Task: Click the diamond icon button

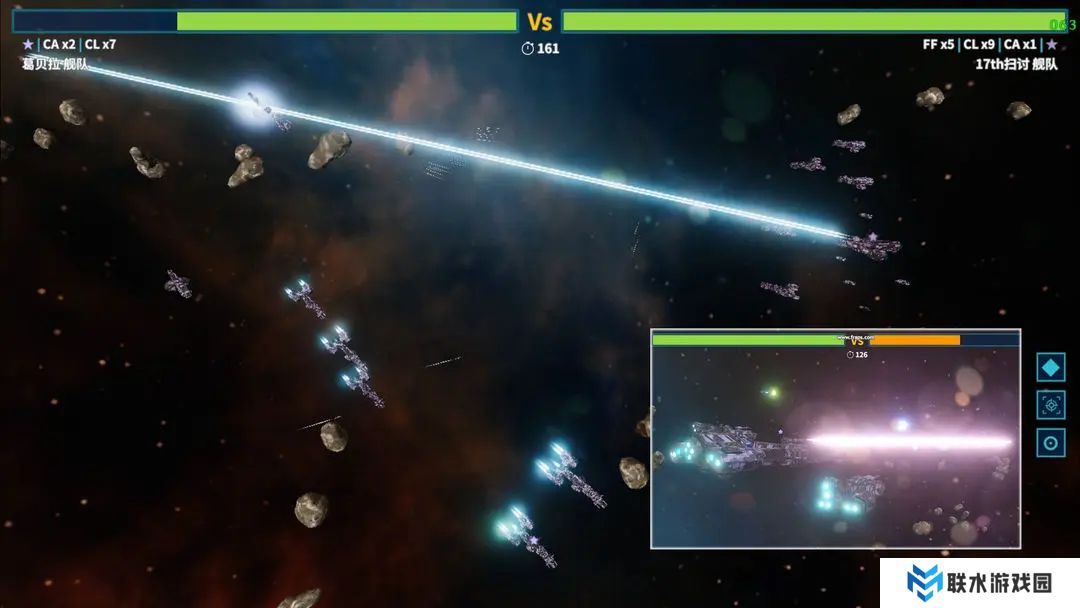Action: [1051, 367]
